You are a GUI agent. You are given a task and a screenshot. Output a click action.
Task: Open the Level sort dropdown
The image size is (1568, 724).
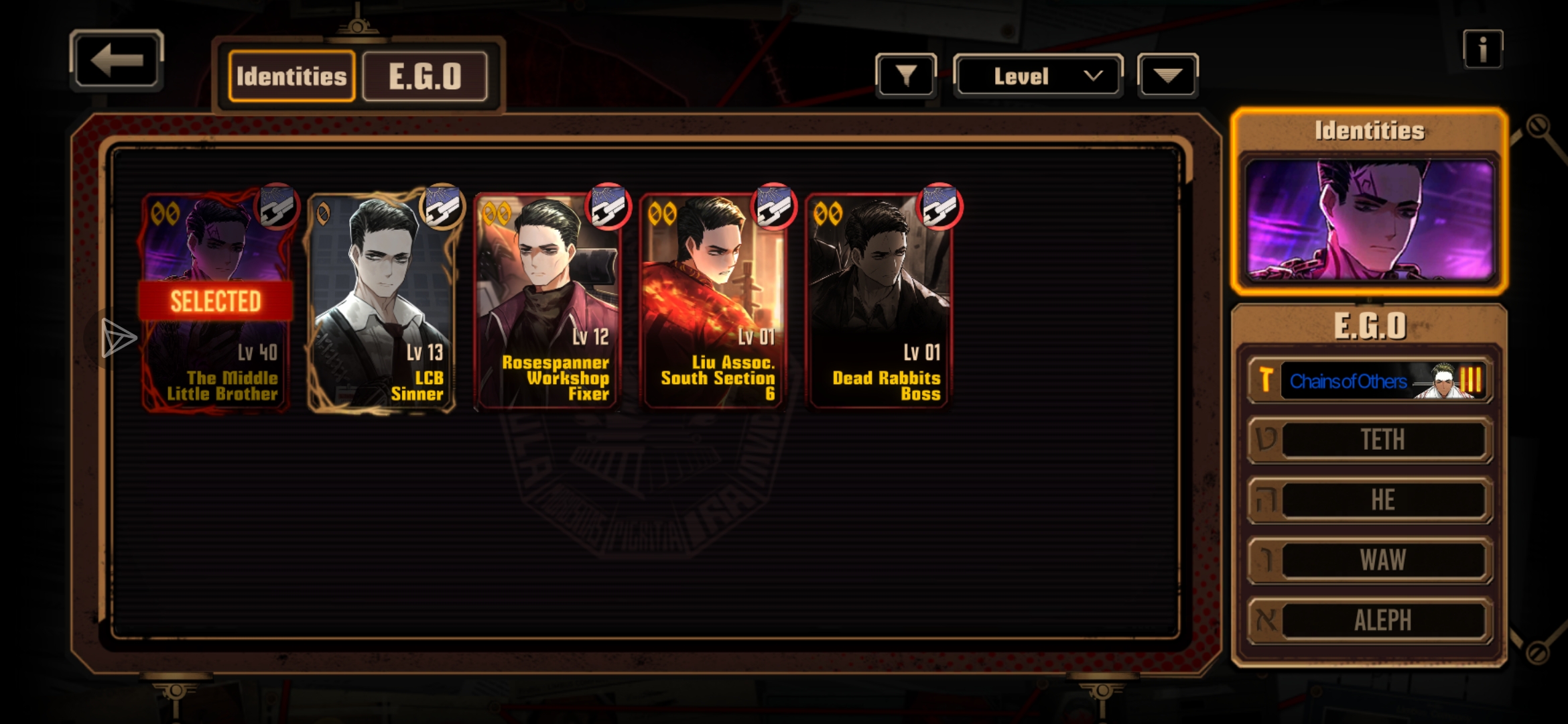coord(1037,76)
